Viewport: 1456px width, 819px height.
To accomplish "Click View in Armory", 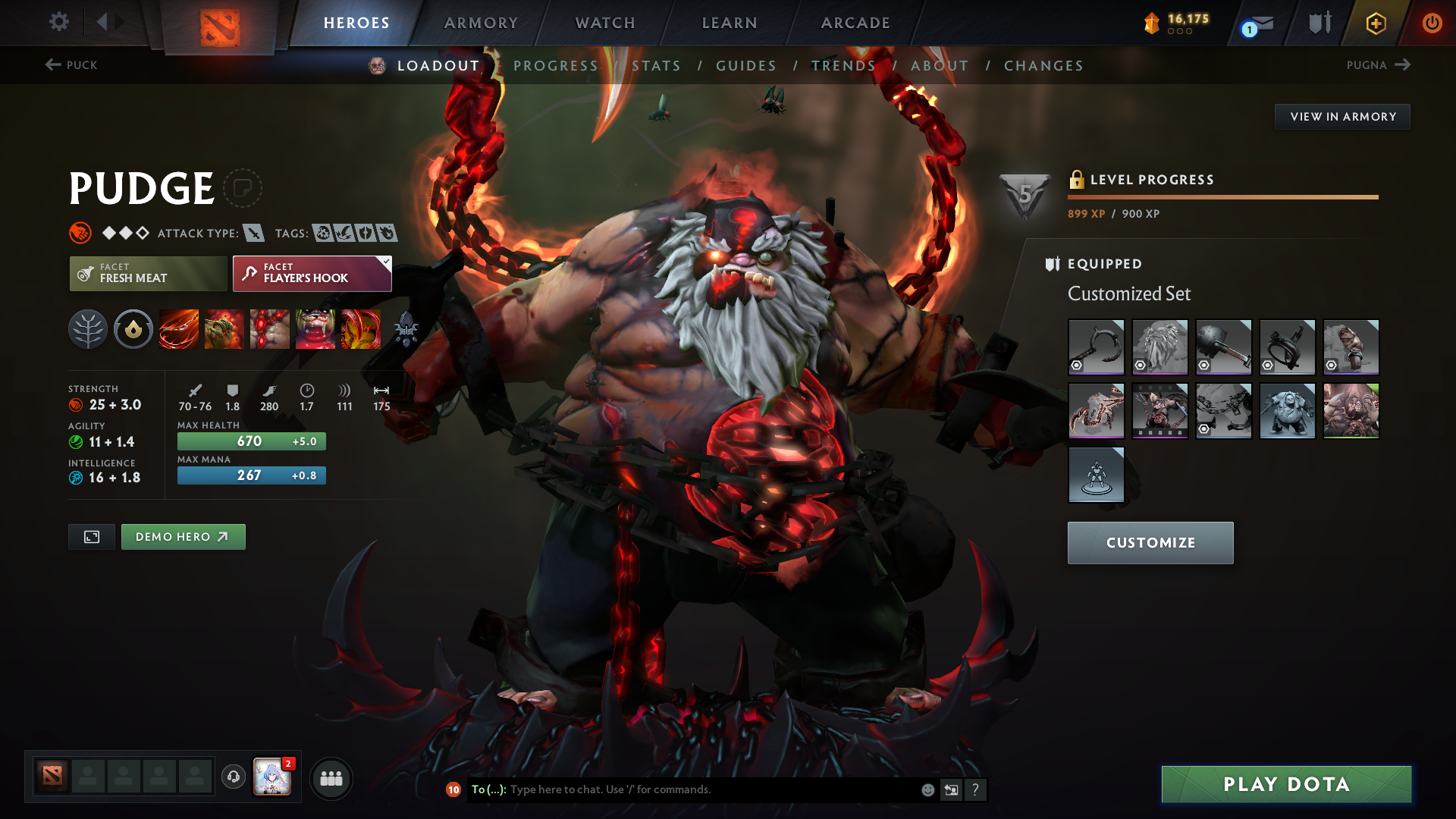I will (x=1342, y=116).
